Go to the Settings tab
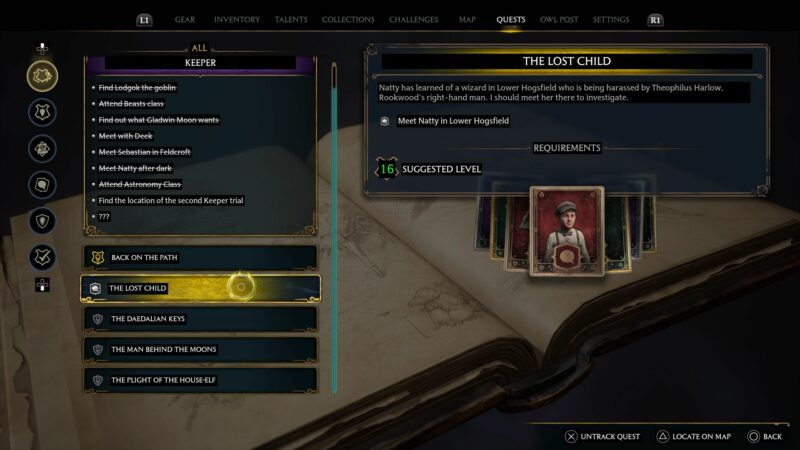Viewport: 800px width, 450px height. coord(611,19)
